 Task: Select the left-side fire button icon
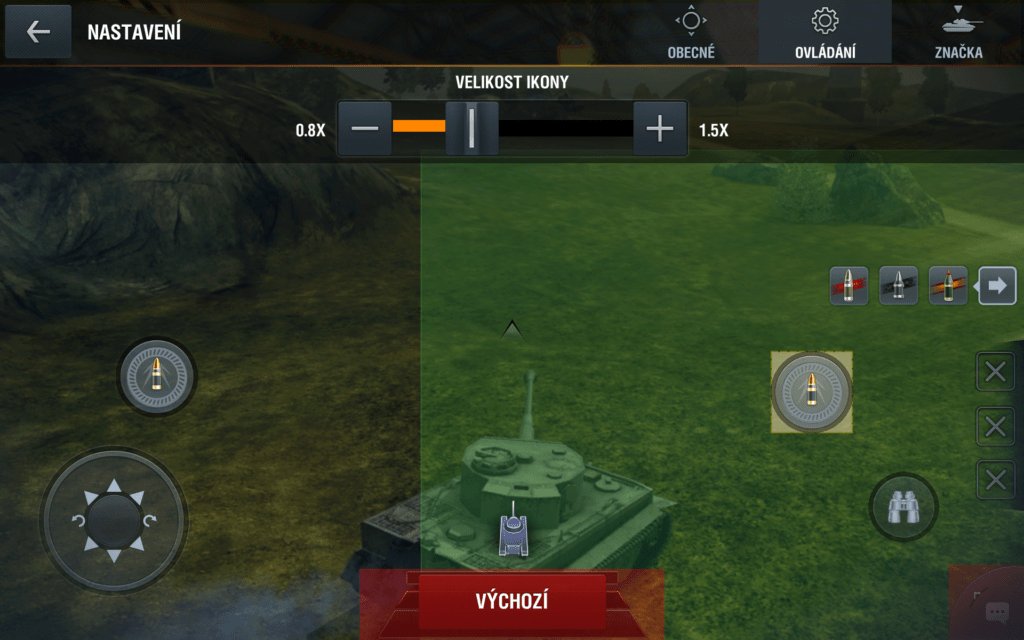coord(156,377)
